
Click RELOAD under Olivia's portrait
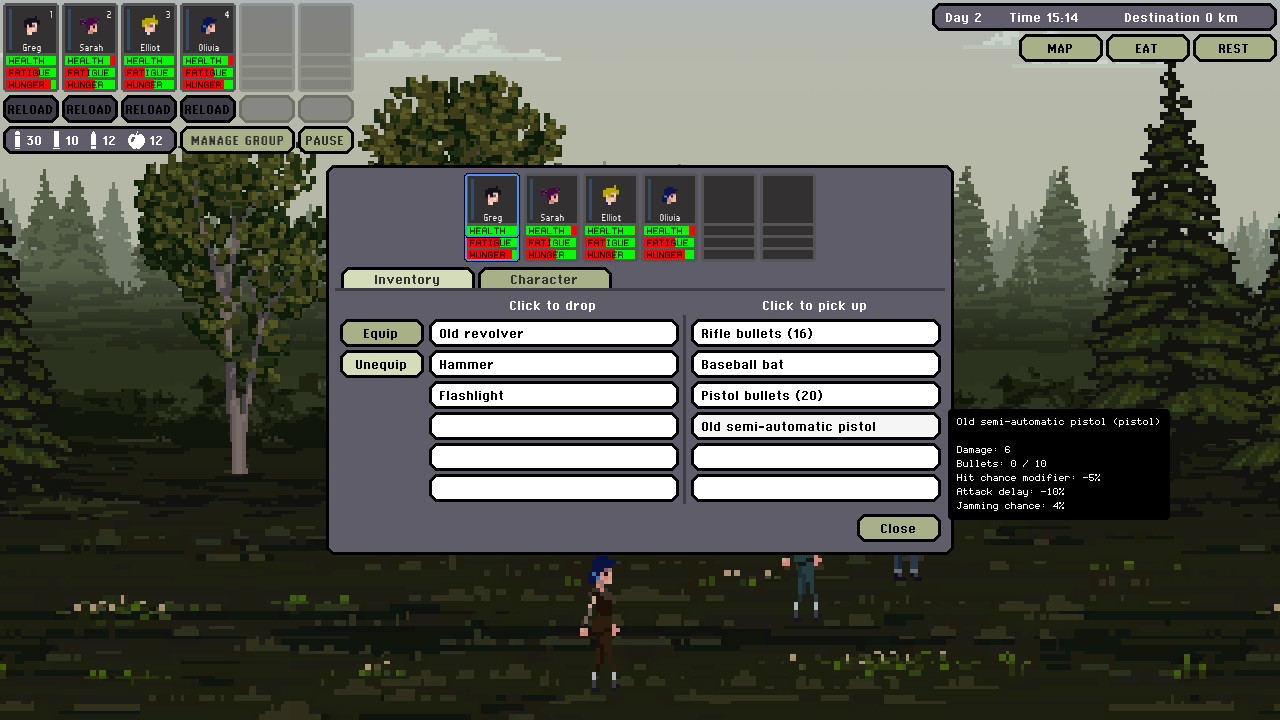(x=207, y=109)
